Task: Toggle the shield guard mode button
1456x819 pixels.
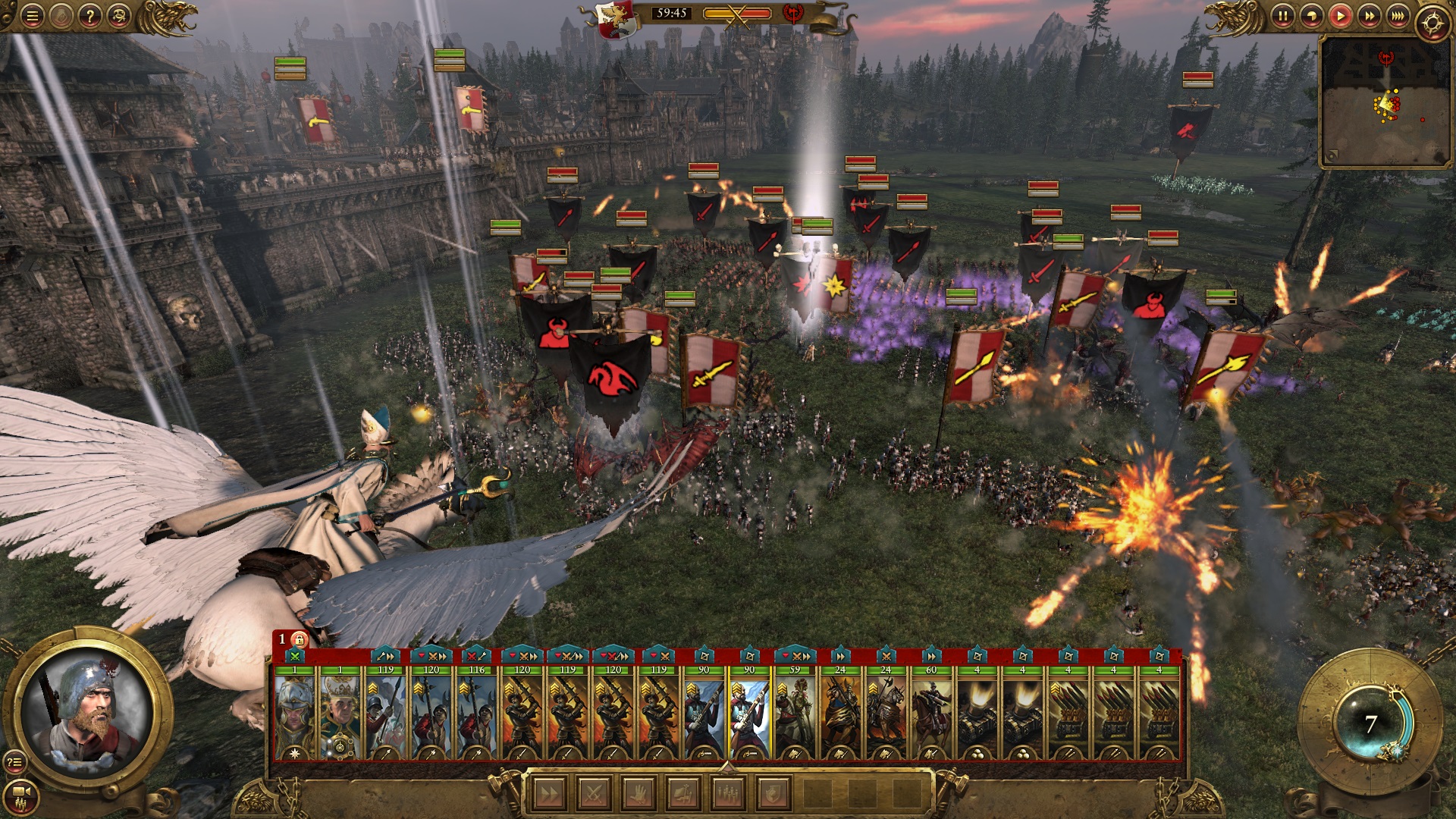Action: (772, 794)
